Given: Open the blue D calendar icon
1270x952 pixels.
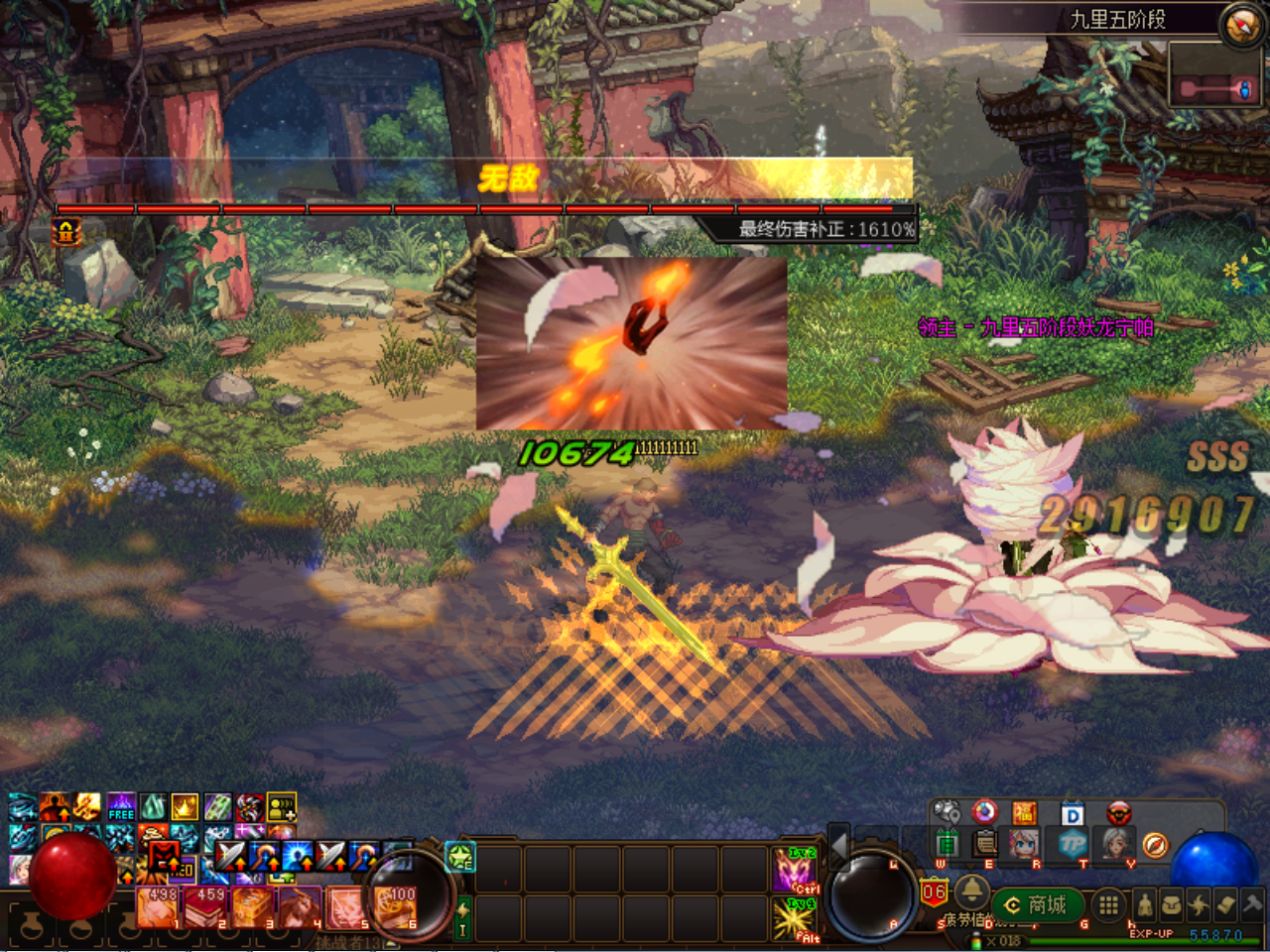Looking at the screenshot, I should coord(1072,814).
